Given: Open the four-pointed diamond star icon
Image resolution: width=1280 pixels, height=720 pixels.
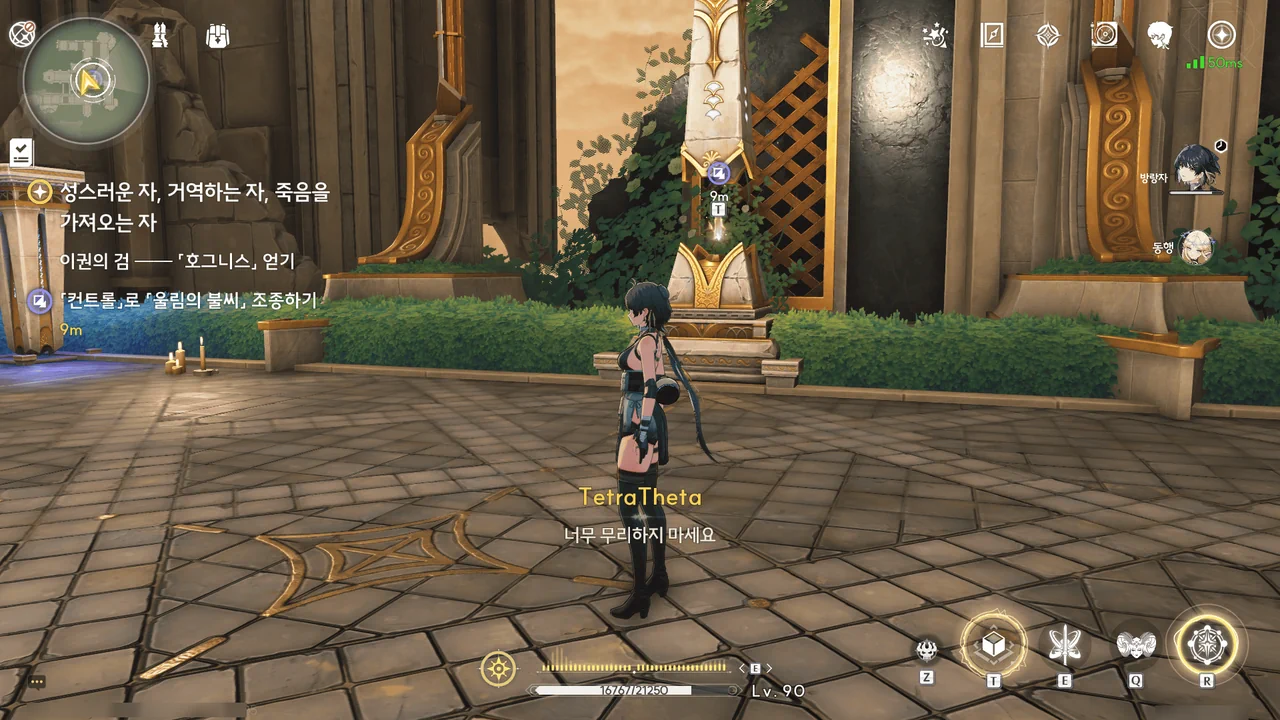Looking at the screenshot, I should point(1047,36).
